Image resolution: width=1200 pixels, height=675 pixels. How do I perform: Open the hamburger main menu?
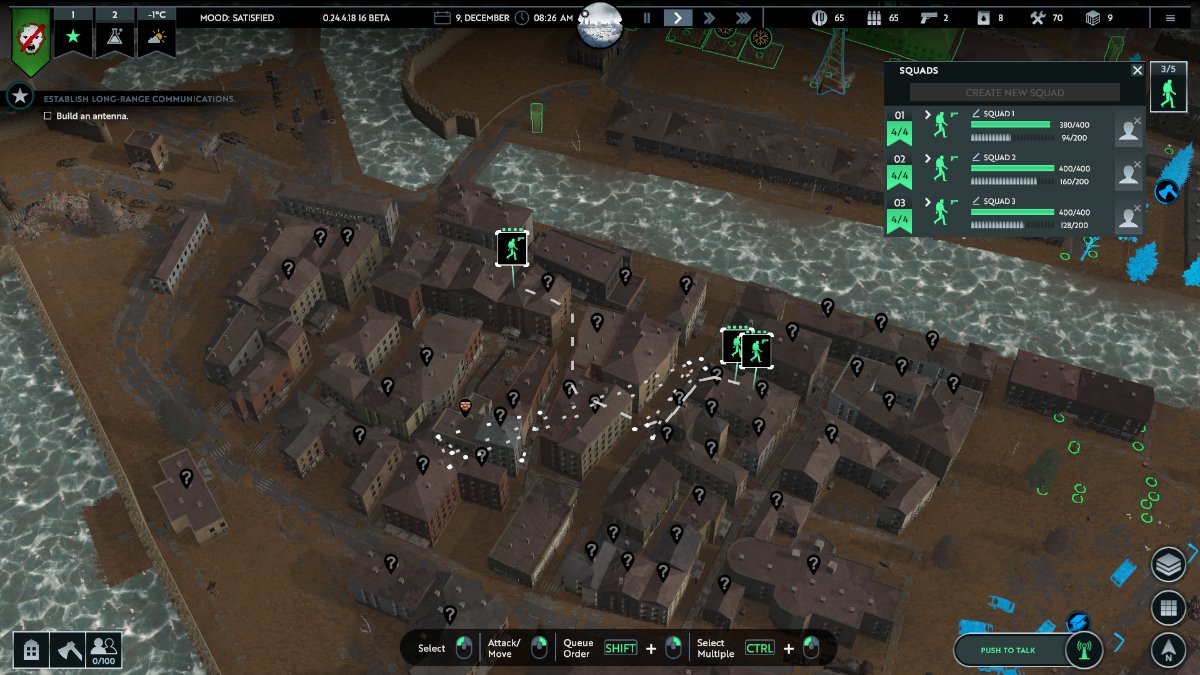pos(1170,17)
